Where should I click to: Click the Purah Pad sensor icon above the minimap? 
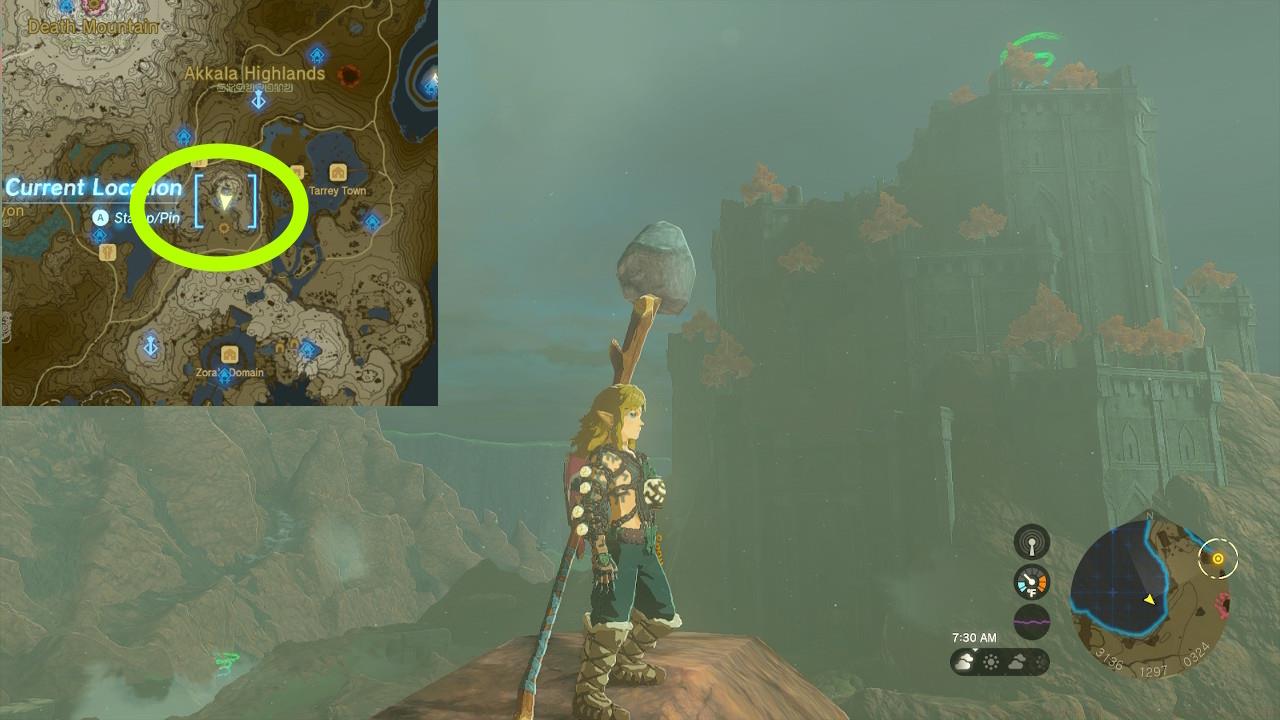1031,544
